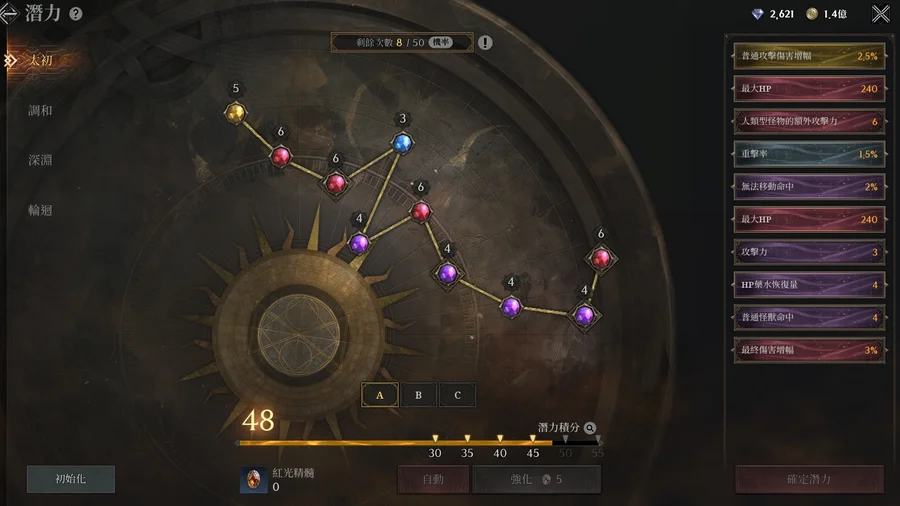Click the 強化 enhance button
The image size is (900, 506).
click(x=536, y=479)
